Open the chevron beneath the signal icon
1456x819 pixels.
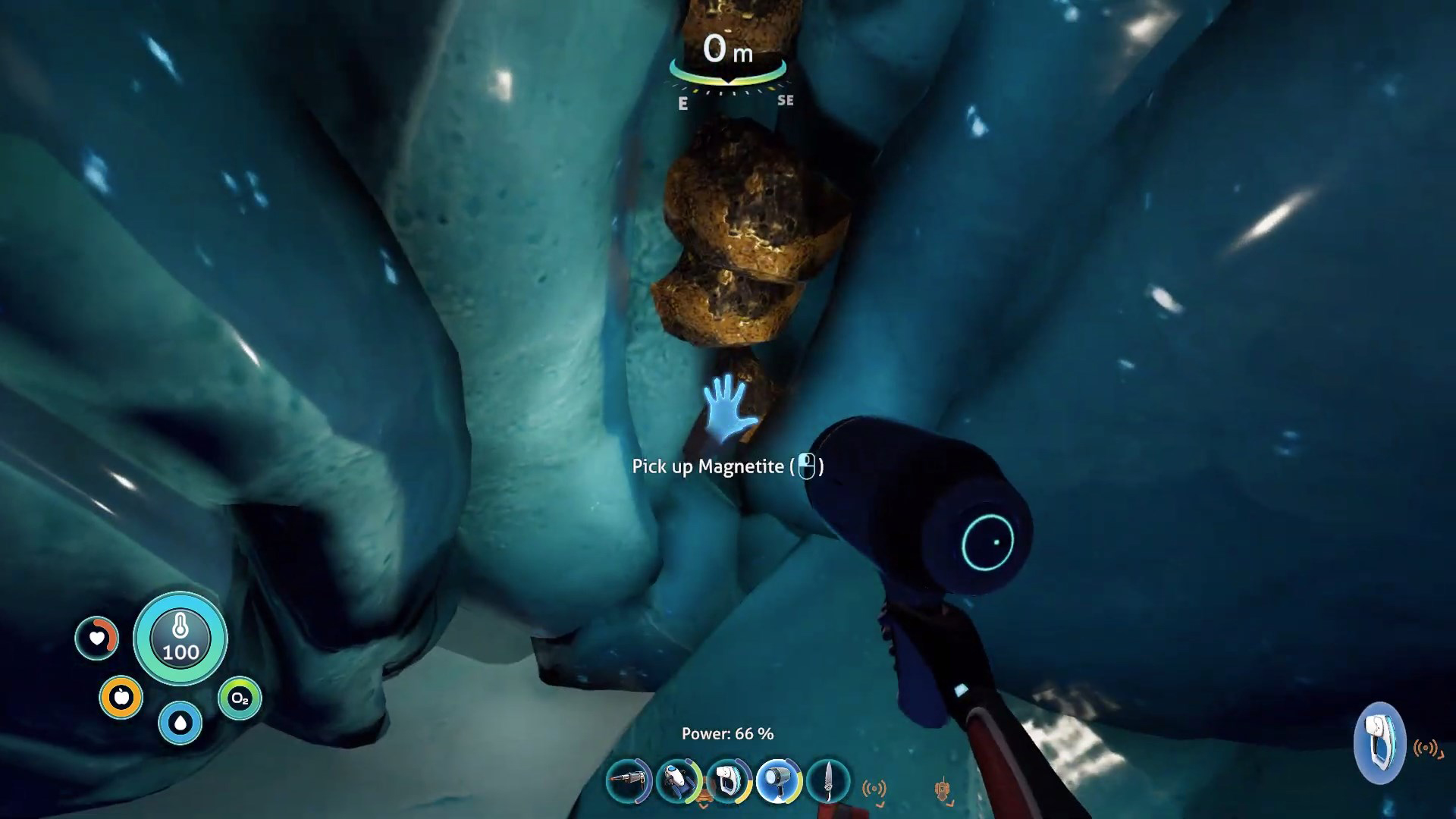pos(881,805)
